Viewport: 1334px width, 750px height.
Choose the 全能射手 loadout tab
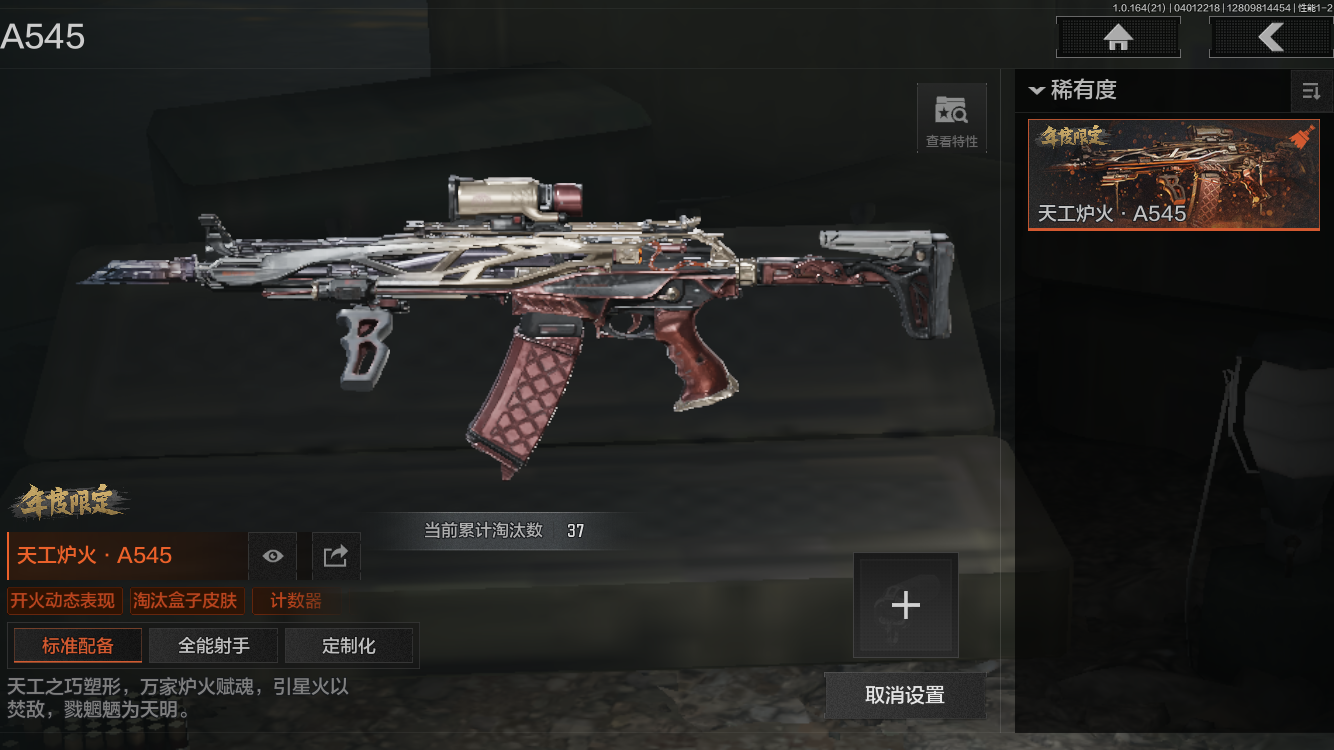click(214, 646)
